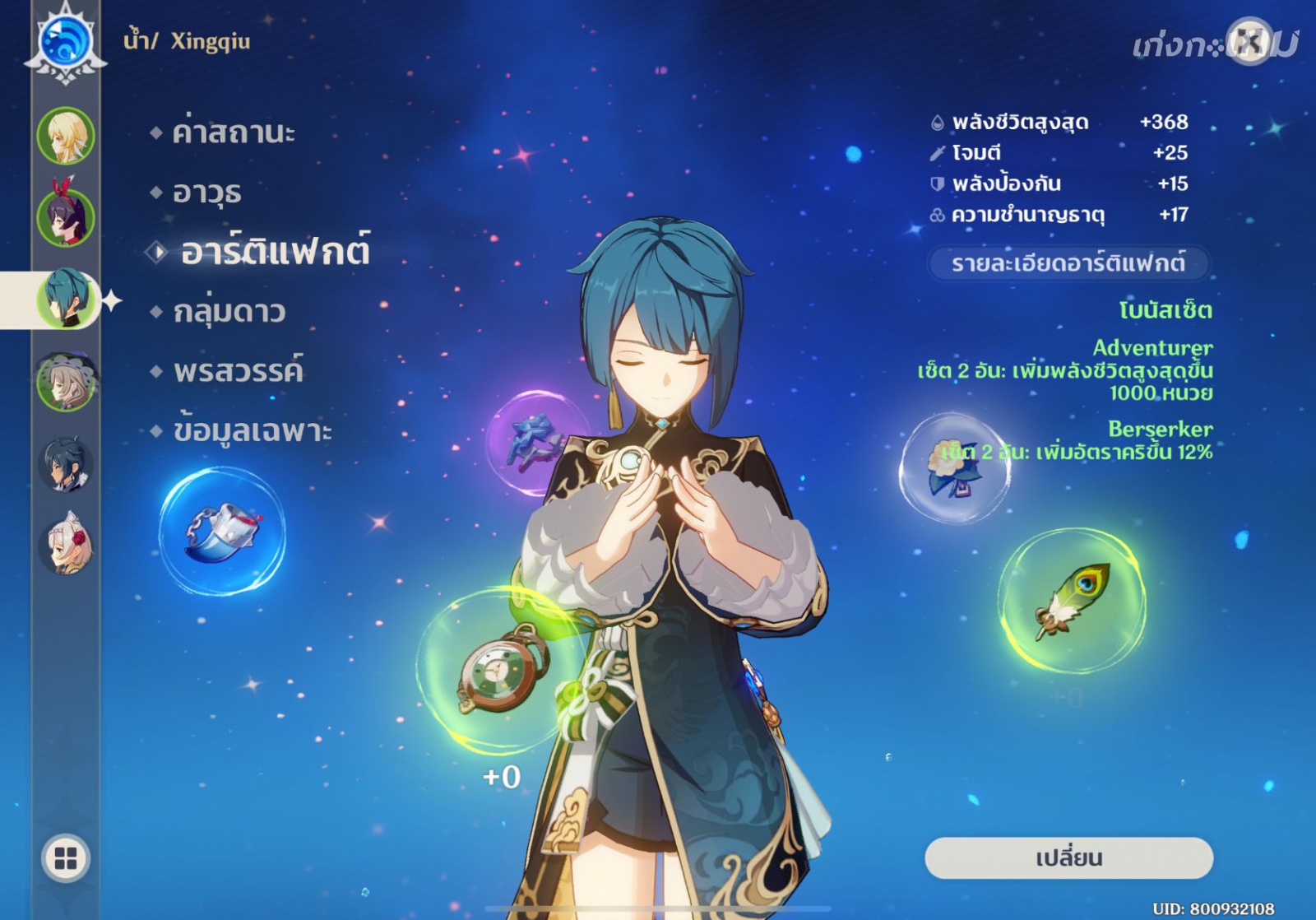1316x920 pixels.
Task: Open the ข้อมูลเฉพาะ profile section
Action: click(x=253, y=431)
